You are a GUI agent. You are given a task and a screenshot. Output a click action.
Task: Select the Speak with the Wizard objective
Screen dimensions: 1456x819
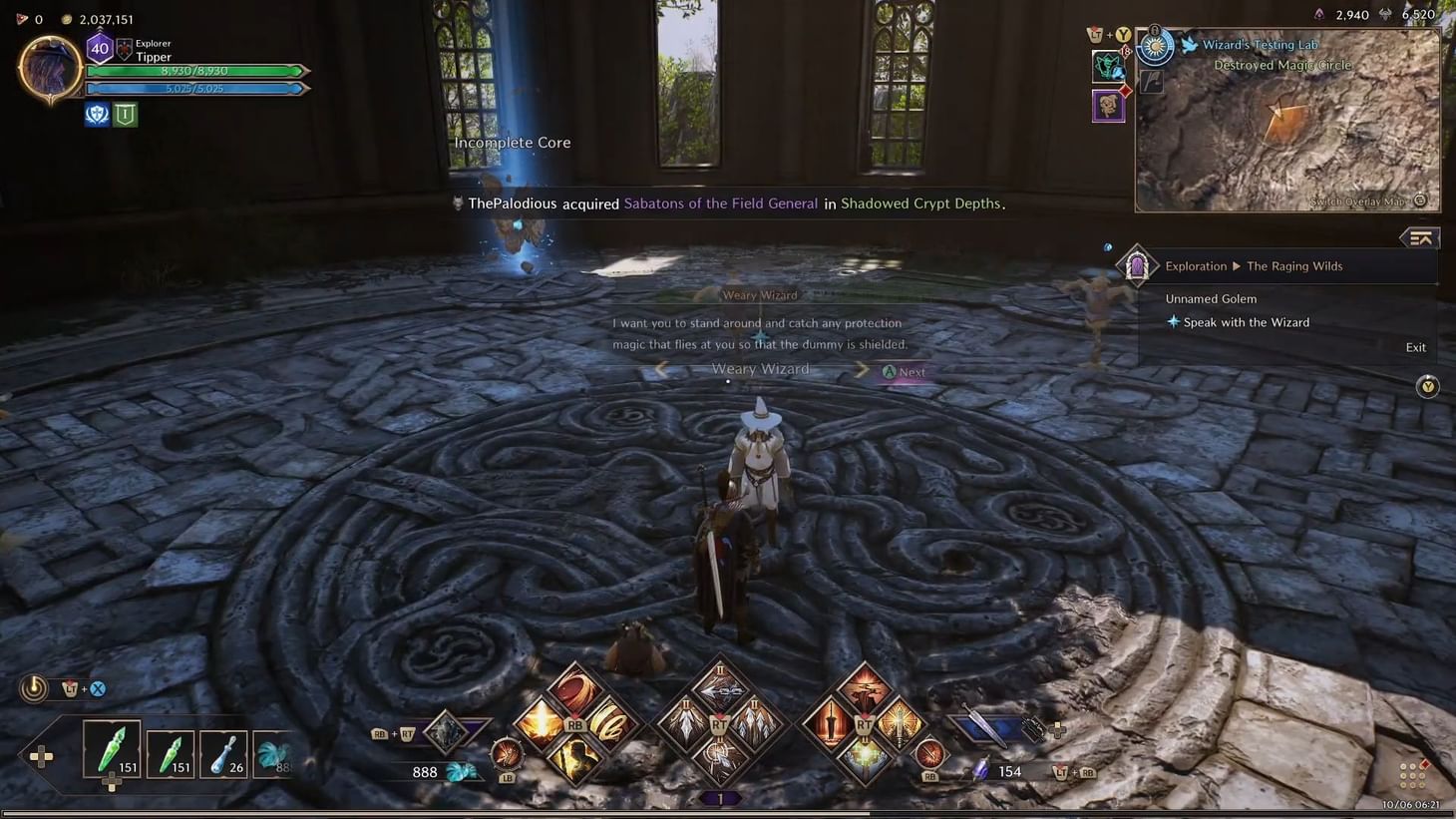(1248, 321)
